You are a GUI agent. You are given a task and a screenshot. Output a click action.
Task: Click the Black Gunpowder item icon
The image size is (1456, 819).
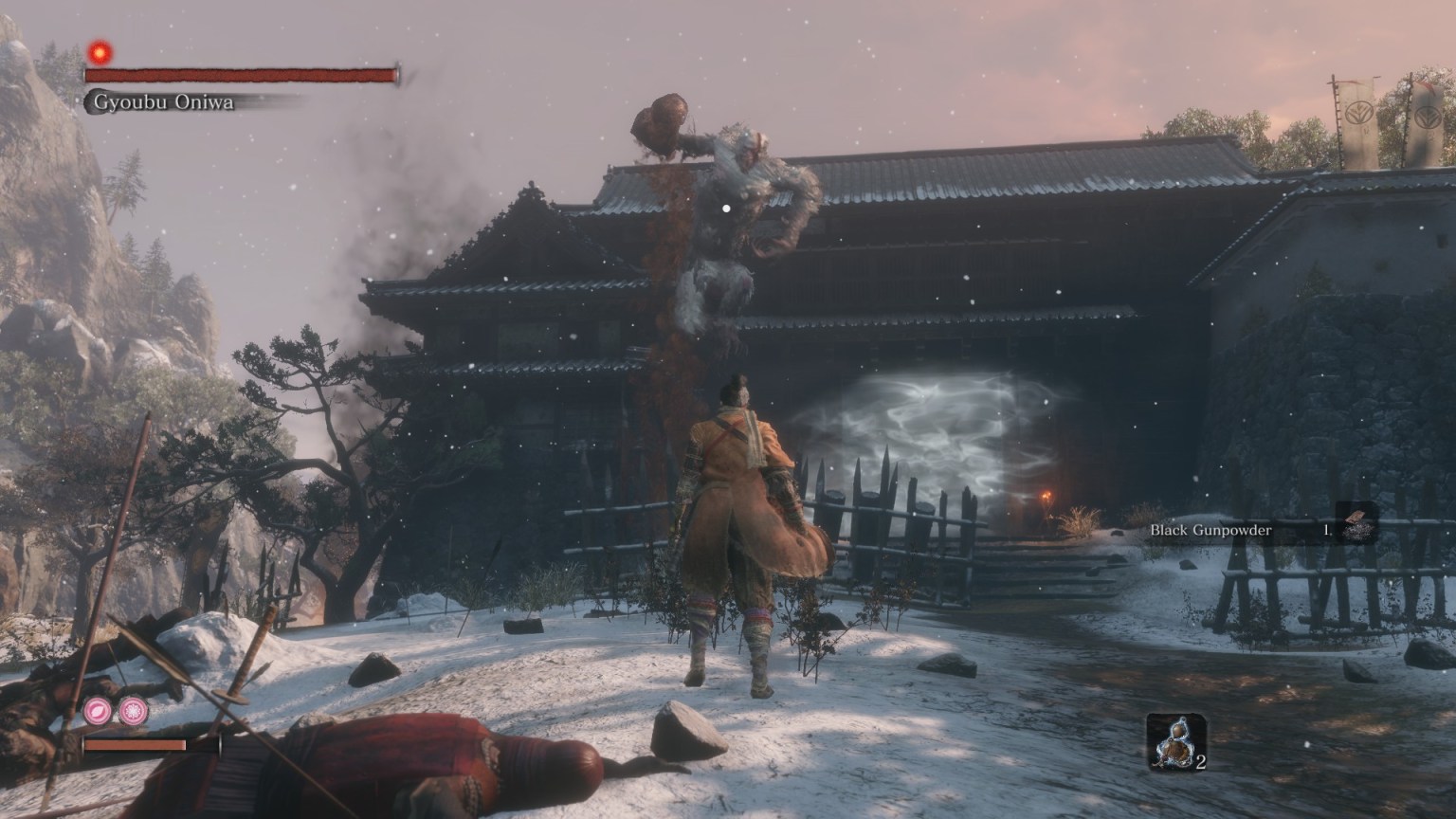click(1356, 519)
